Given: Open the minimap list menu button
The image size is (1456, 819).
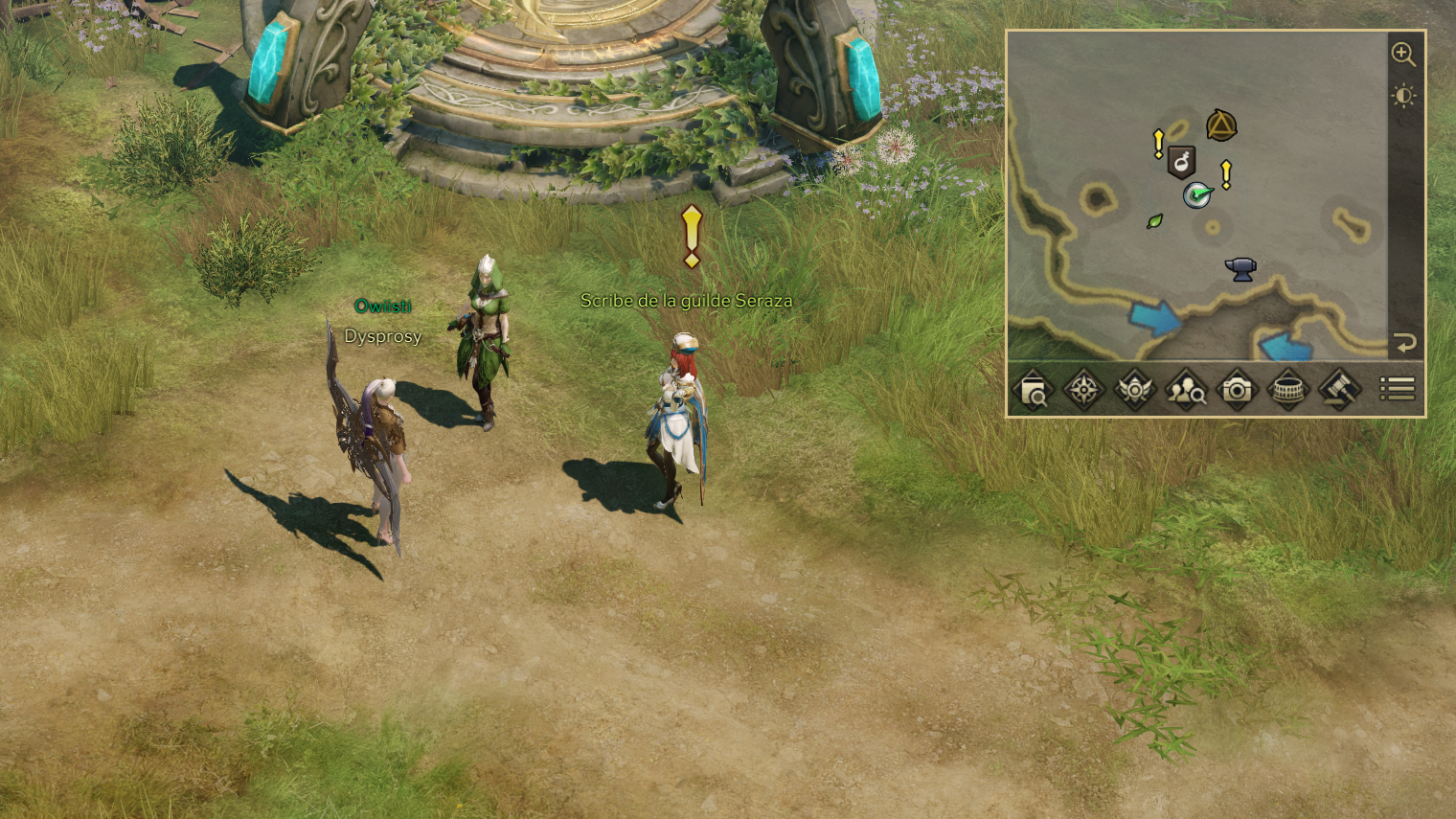Looking at the screenshot, I should tap(1397, 389).
